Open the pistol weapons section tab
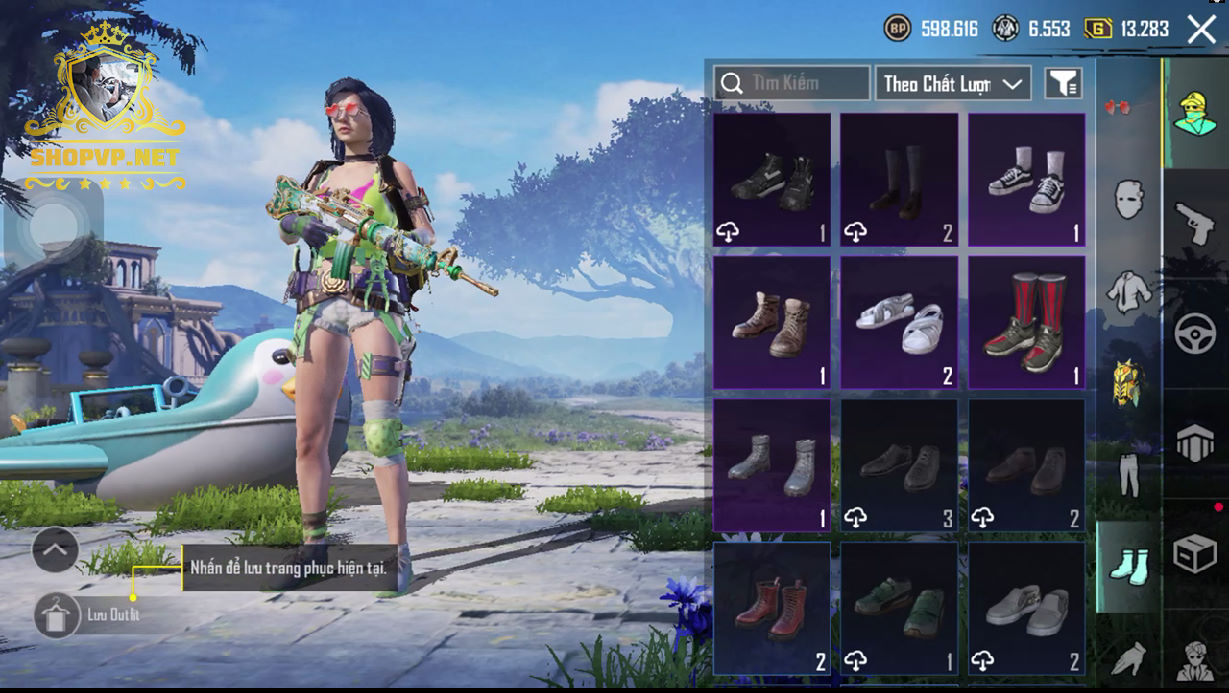Screen dimensions: 1229x693 (x=1195, y=224)
